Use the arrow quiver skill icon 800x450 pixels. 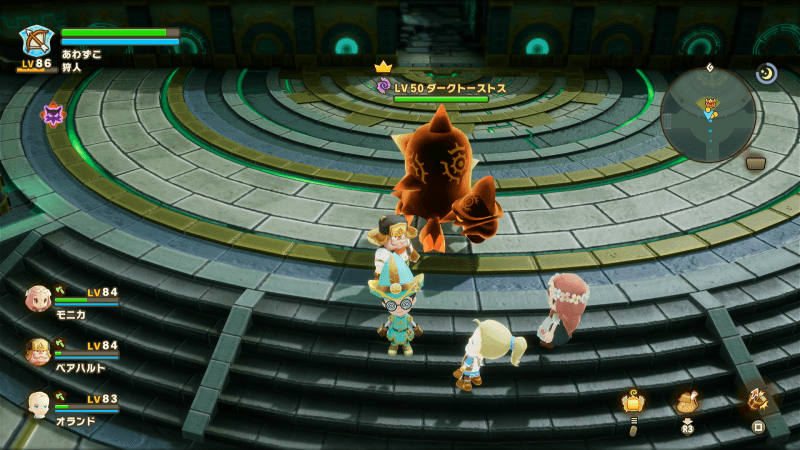tap(756, 399)
